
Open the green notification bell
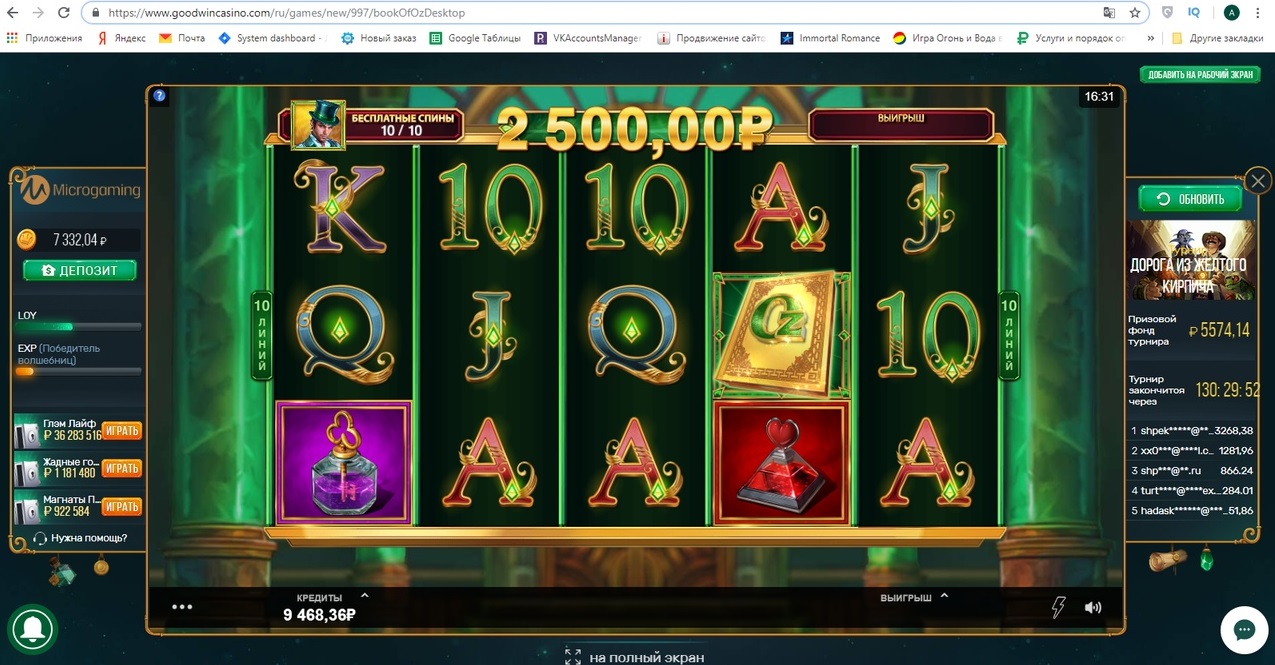click(32, 629)
